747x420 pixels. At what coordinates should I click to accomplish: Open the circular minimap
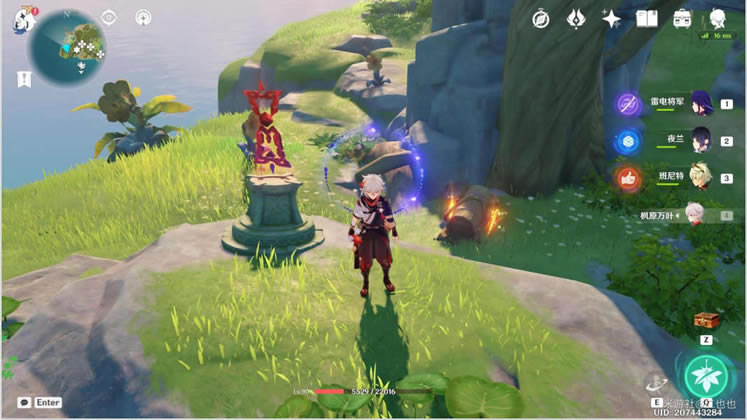[70, 45]
